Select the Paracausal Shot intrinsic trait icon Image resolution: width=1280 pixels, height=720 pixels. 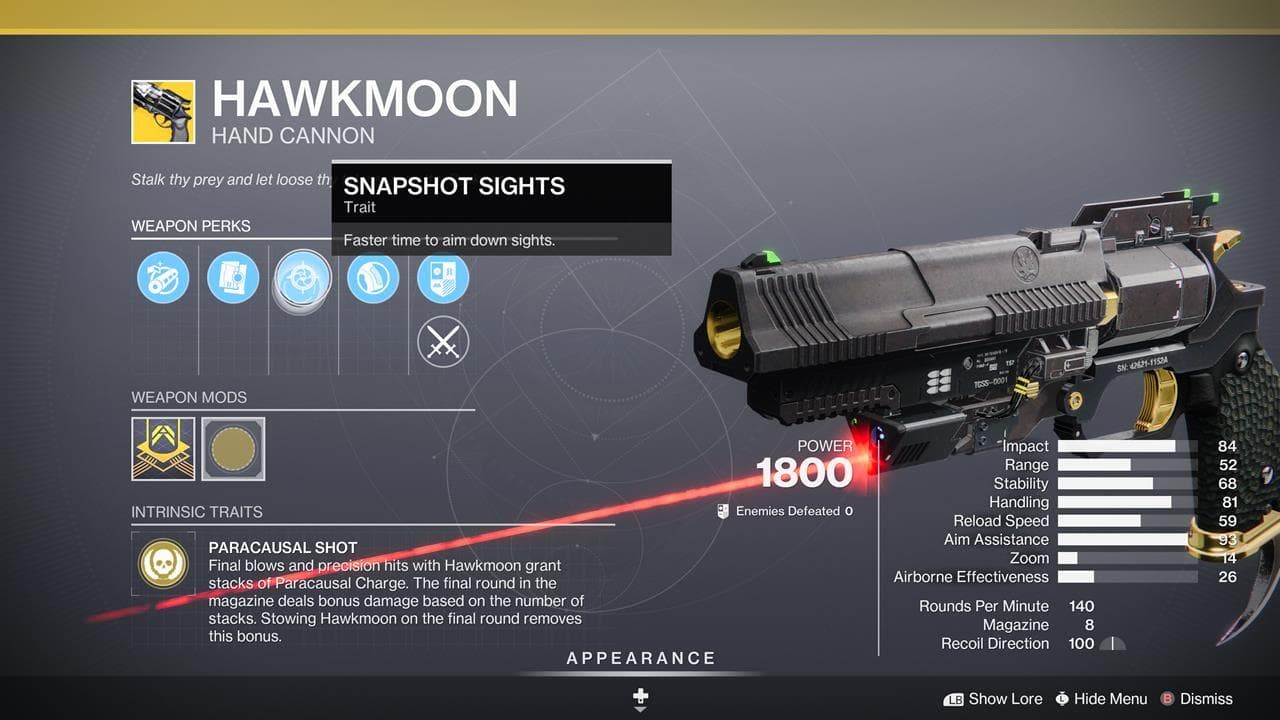163,564
